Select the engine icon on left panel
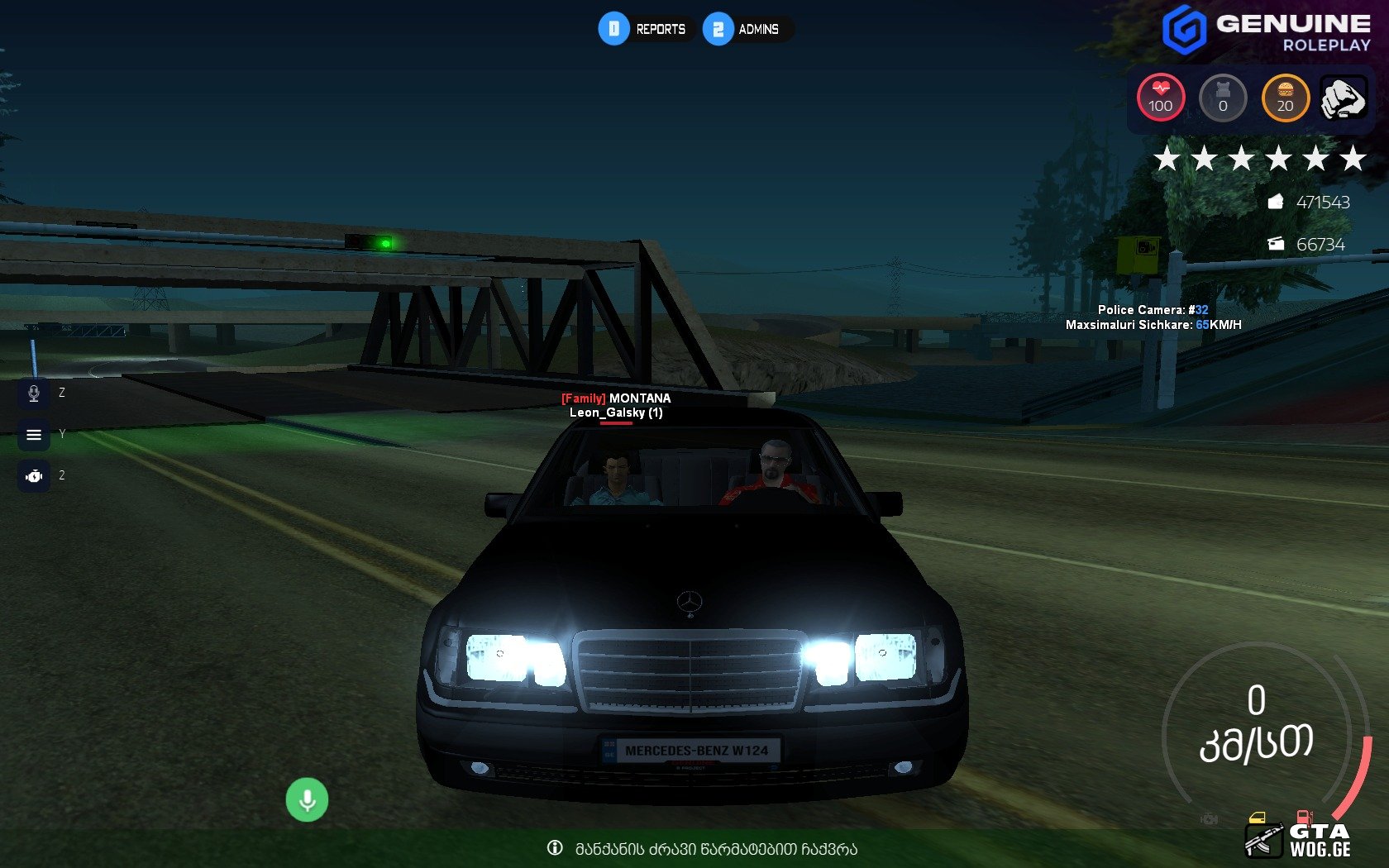Screen dimensions: 1389x868 click(x=34, y=476)
